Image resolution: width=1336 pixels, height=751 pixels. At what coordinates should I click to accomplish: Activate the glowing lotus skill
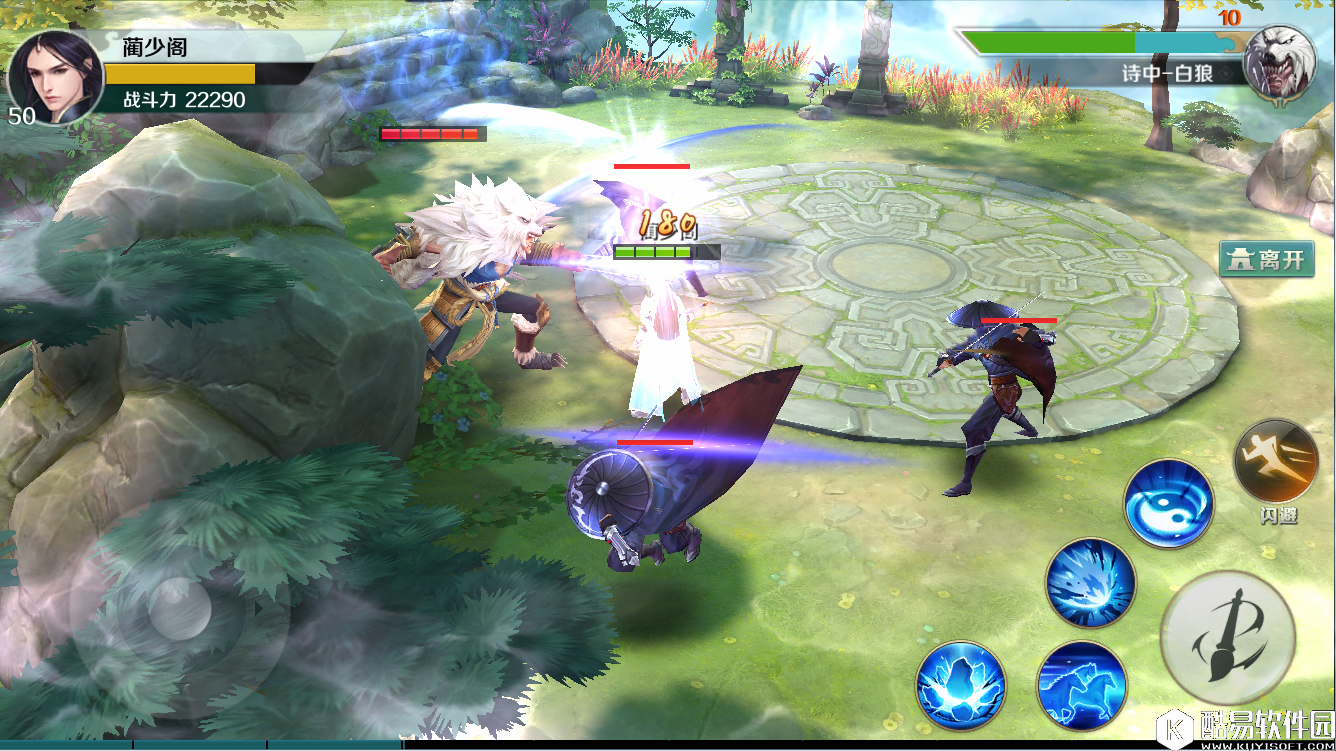960,686
